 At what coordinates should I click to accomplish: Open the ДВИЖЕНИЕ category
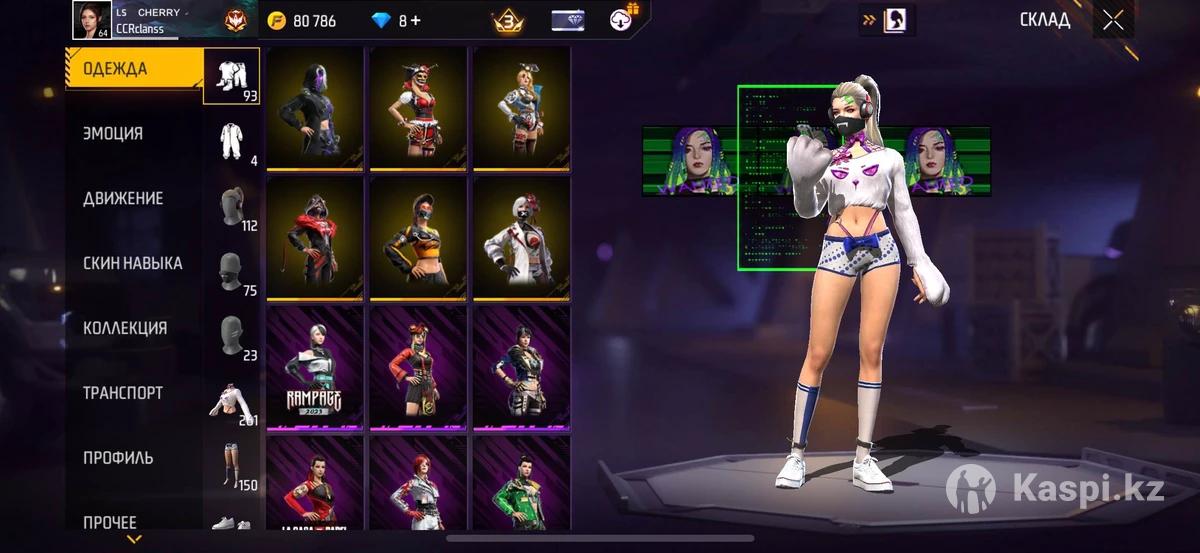(x=122, y=198)
